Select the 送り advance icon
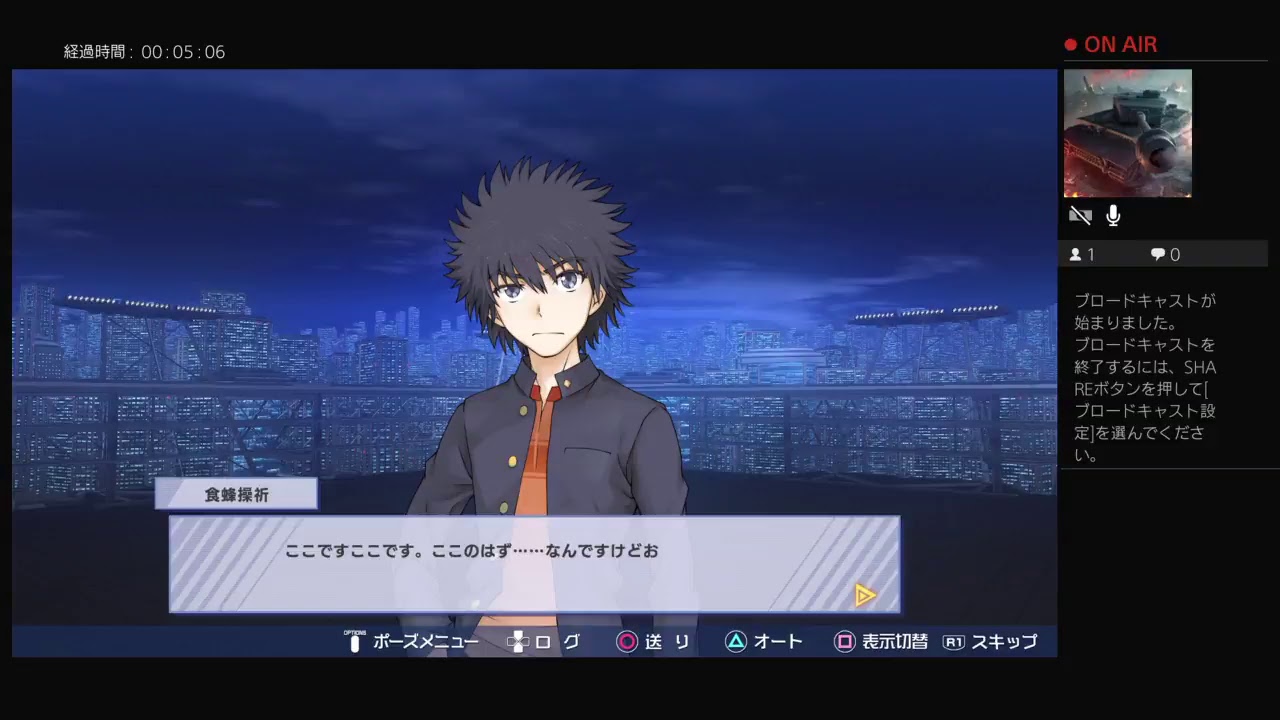The image size is (1280, 720). coord(627,642)
